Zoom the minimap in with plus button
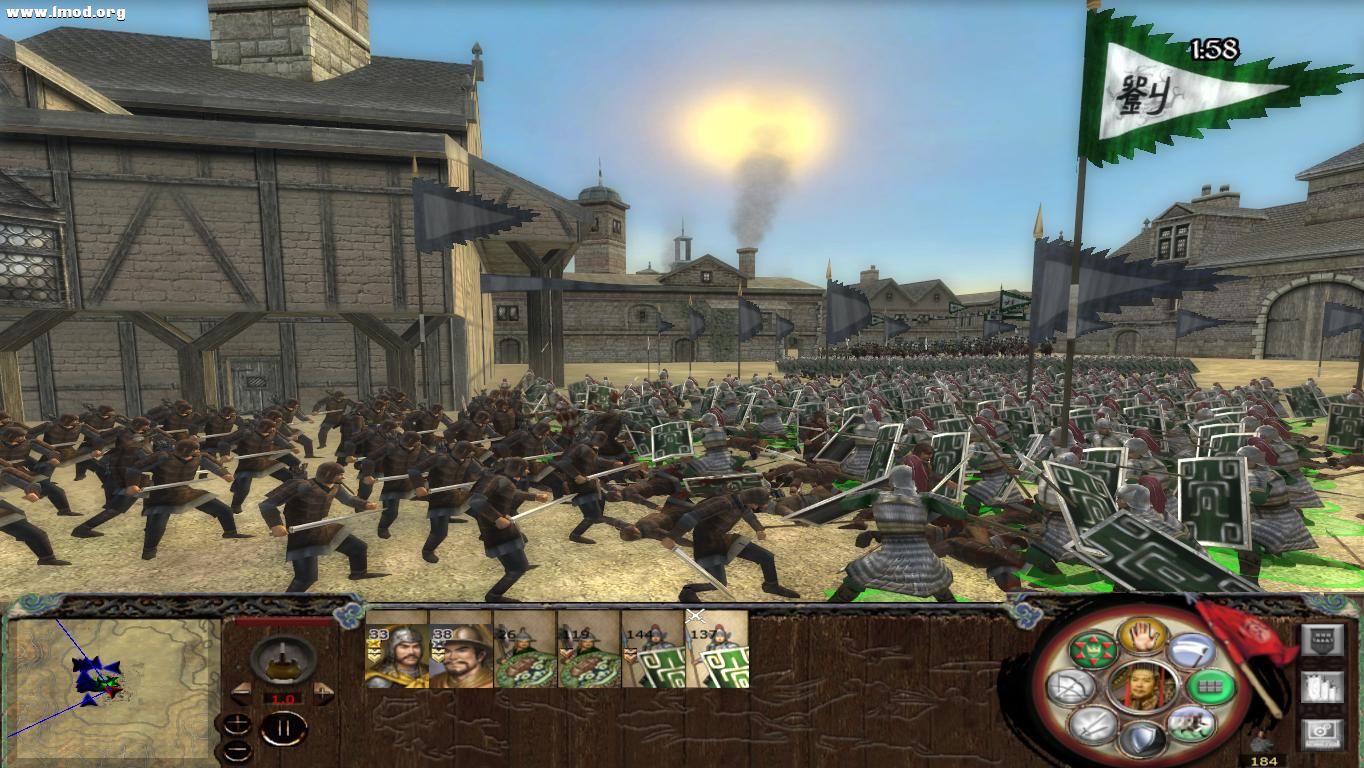The width and height of the screenshot is (1364, 768). [x=237, y=724]
